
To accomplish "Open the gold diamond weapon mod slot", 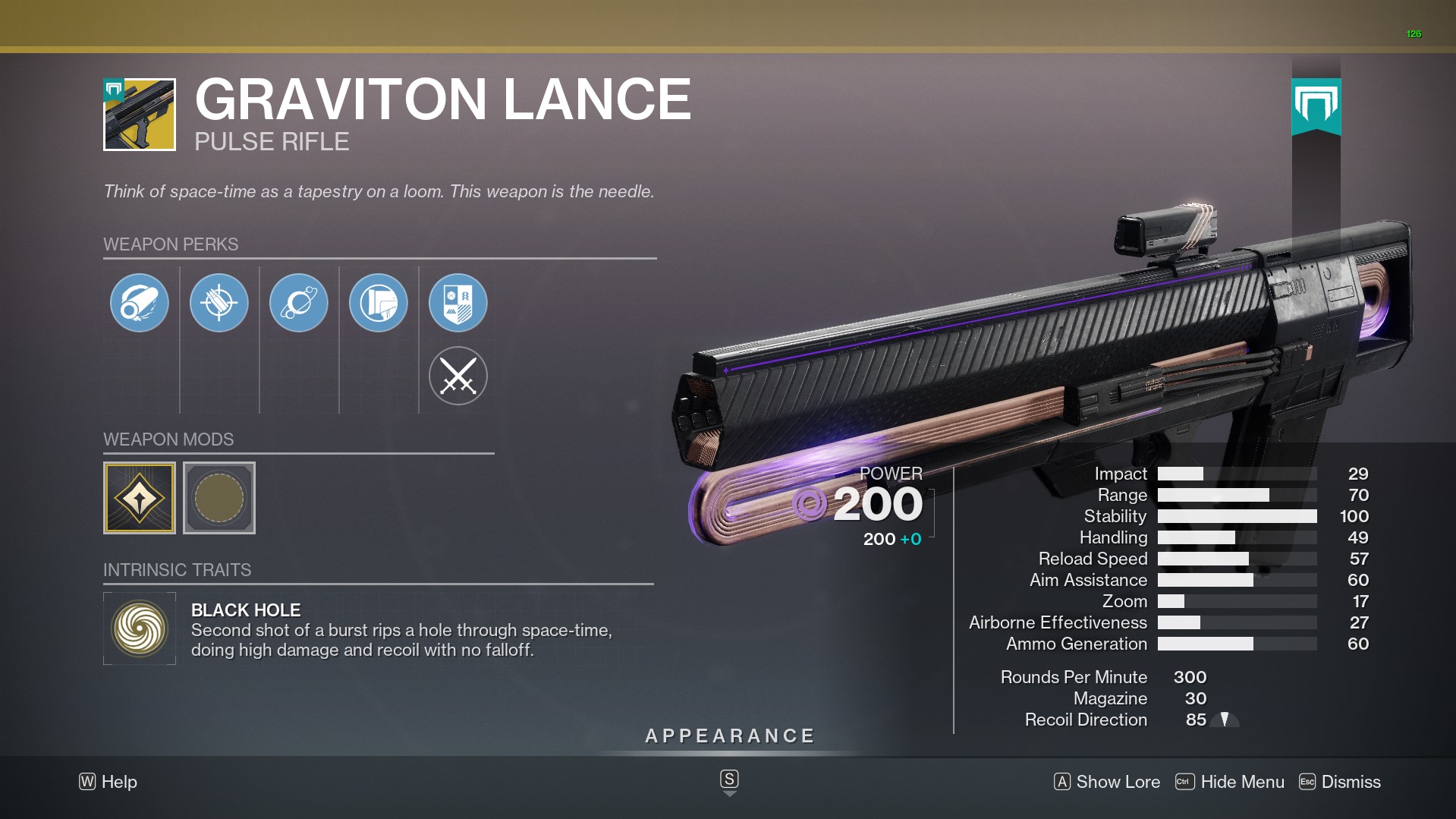I will coord(140,498).
